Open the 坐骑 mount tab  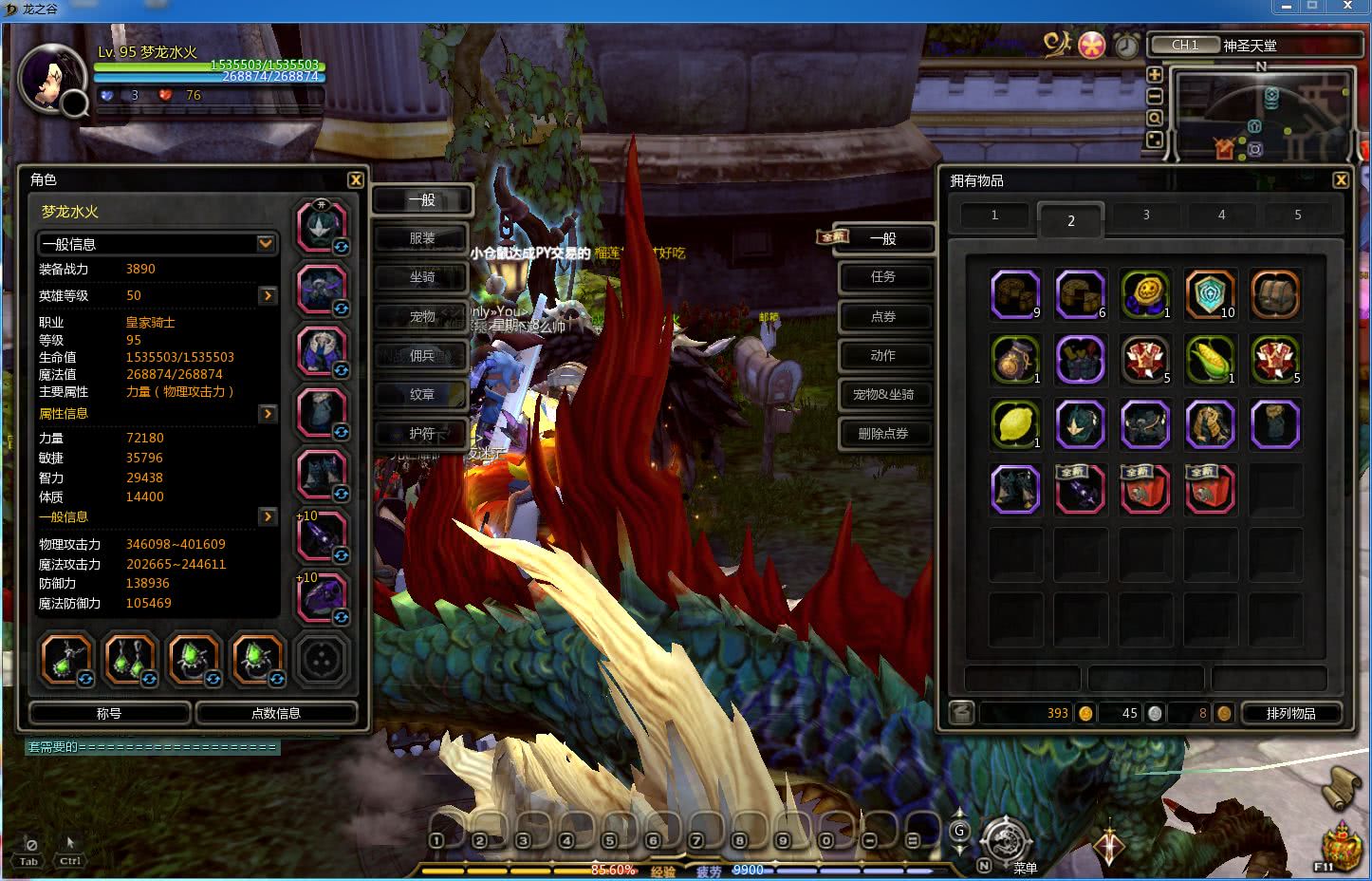421,277
